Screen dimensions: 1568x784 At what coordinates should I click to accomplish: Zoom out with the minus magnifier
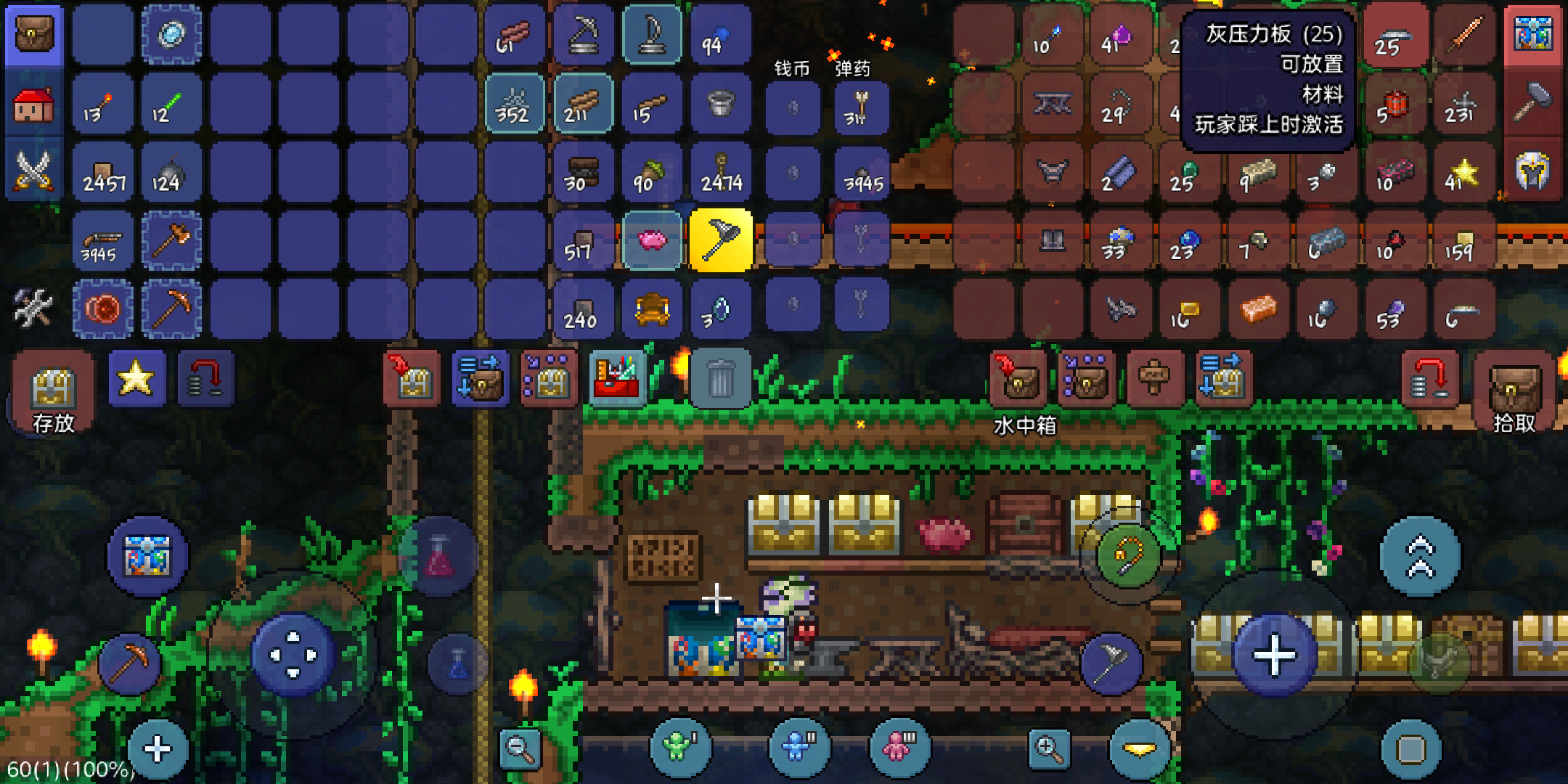(x=520, y=748)
